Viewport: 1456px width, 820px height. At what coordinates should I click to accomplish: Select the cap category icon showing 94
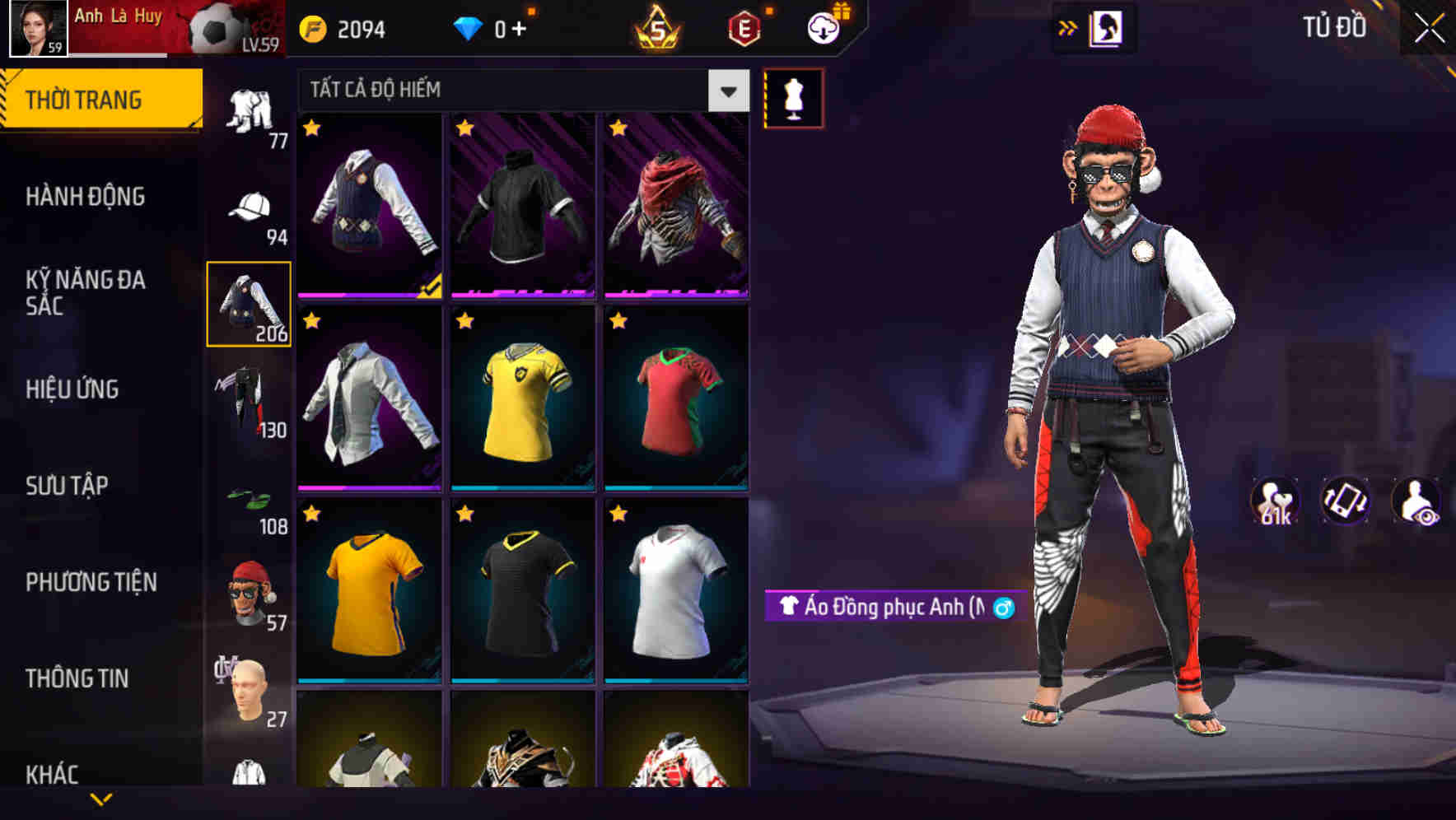coord(251,207)
